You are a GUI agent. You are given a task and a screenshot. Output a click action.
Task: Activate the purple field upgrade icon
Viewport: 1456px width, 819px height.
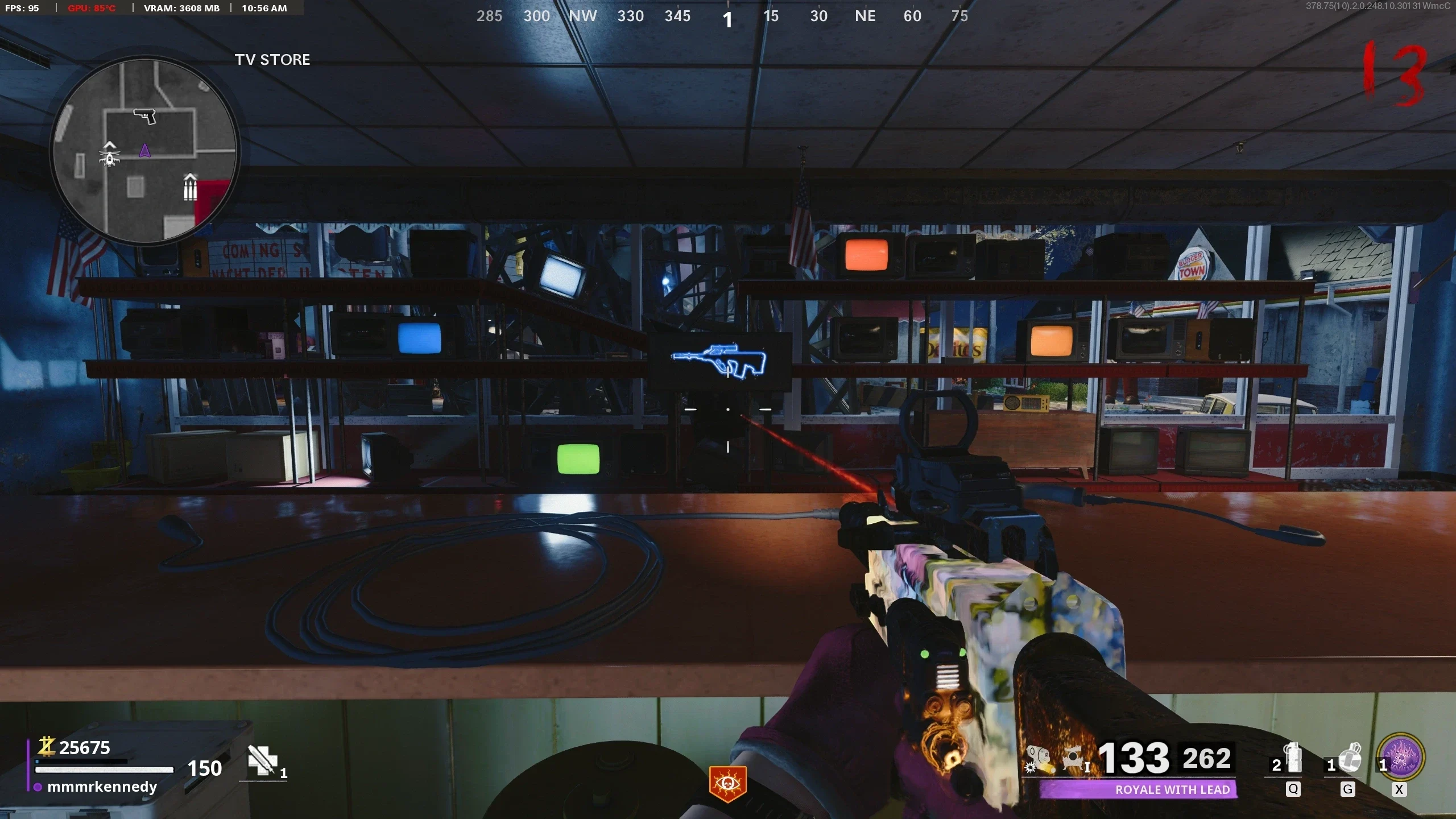pyautogui.click(x=1401, y=758)
